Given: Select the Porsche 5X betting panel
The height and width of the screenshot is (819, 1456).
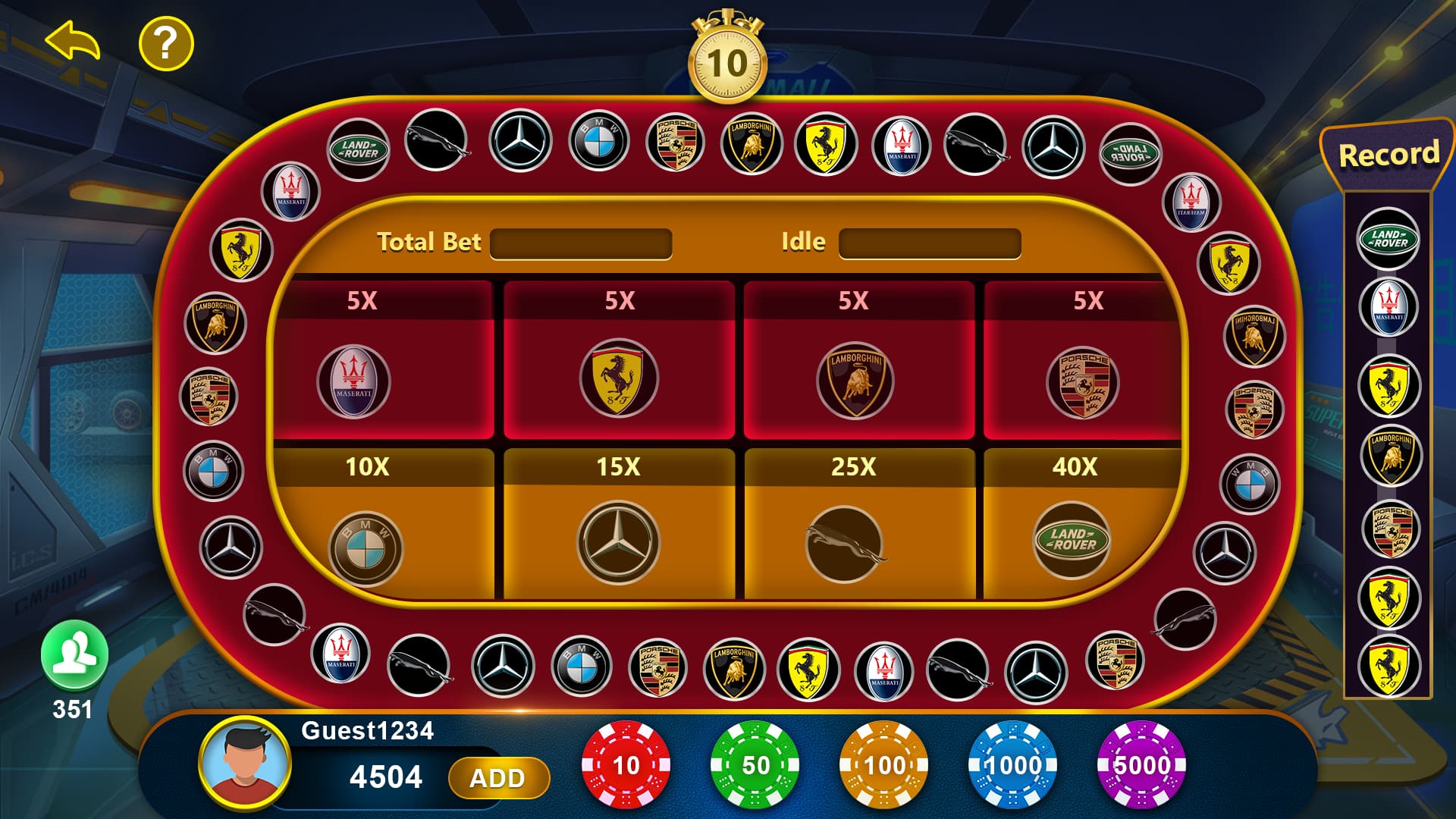Looking at the screenshot, I should pos(1081,361).
